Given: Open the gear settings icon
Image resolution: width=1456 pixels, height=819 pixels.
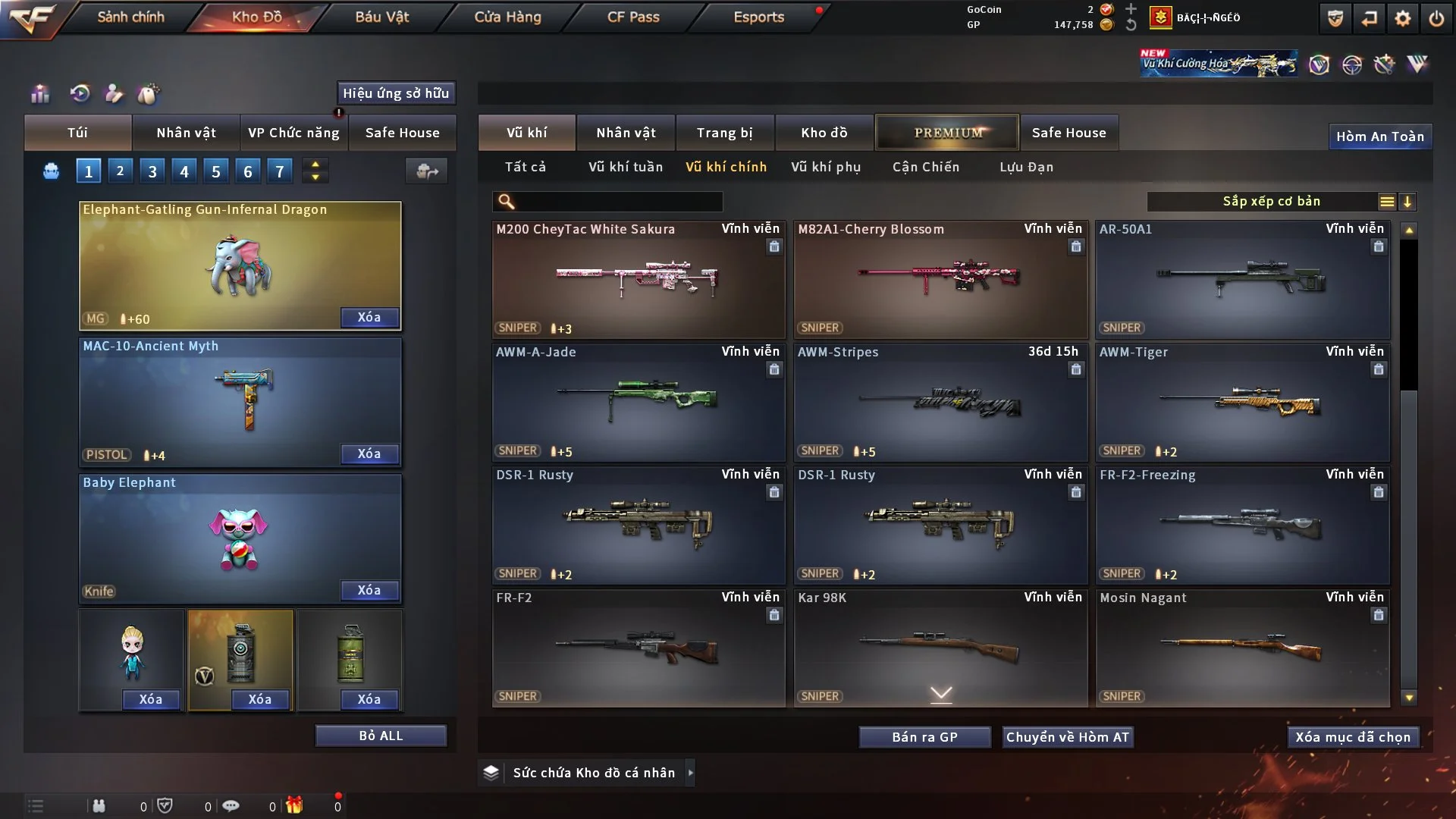Looking at the screenshot, I should tap(1402, 18).
